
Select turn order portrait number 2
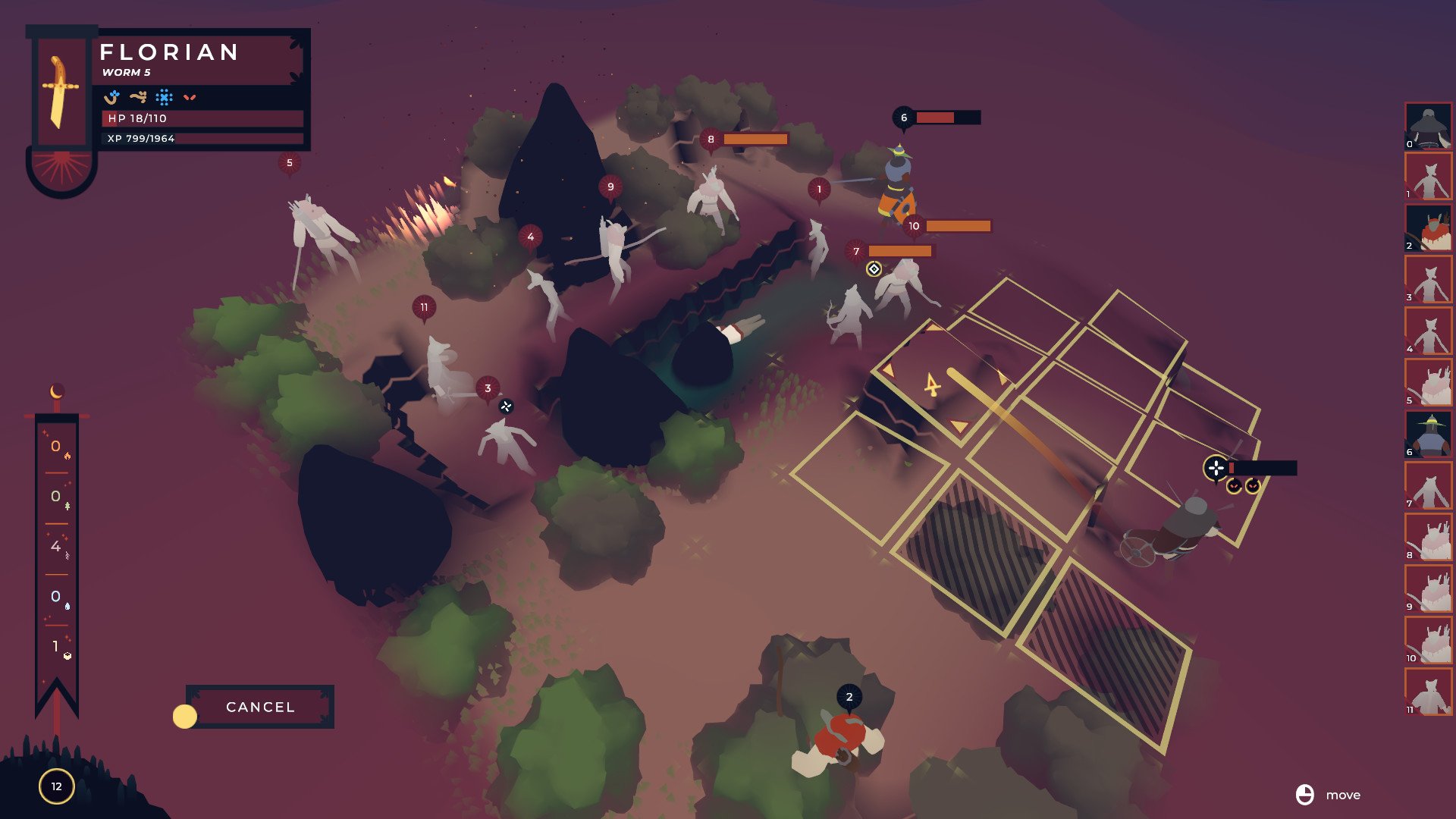pyautogui.click(x=1429, y=229)
